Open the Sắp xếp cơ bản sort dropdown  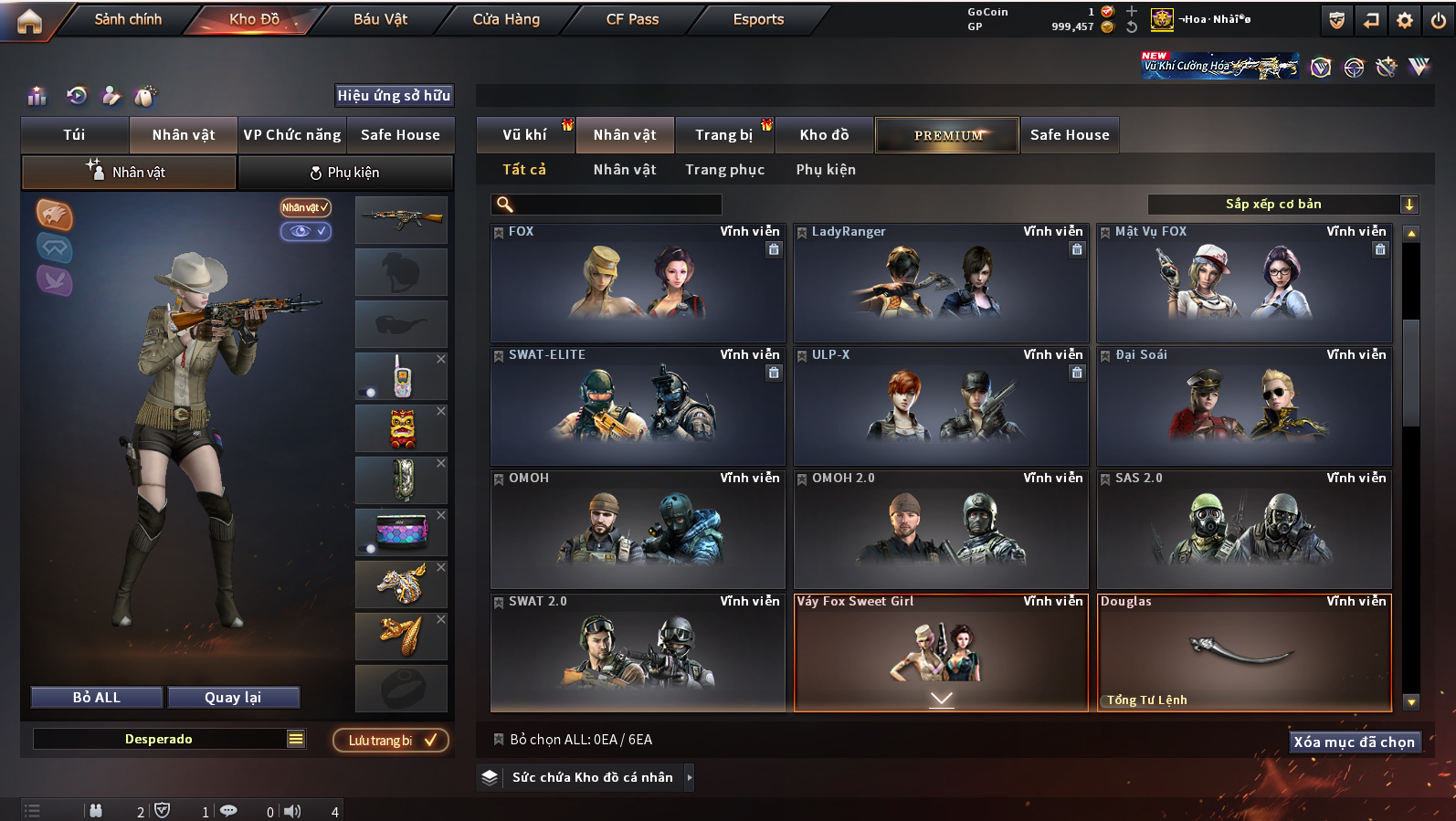tap(1282, 205)
